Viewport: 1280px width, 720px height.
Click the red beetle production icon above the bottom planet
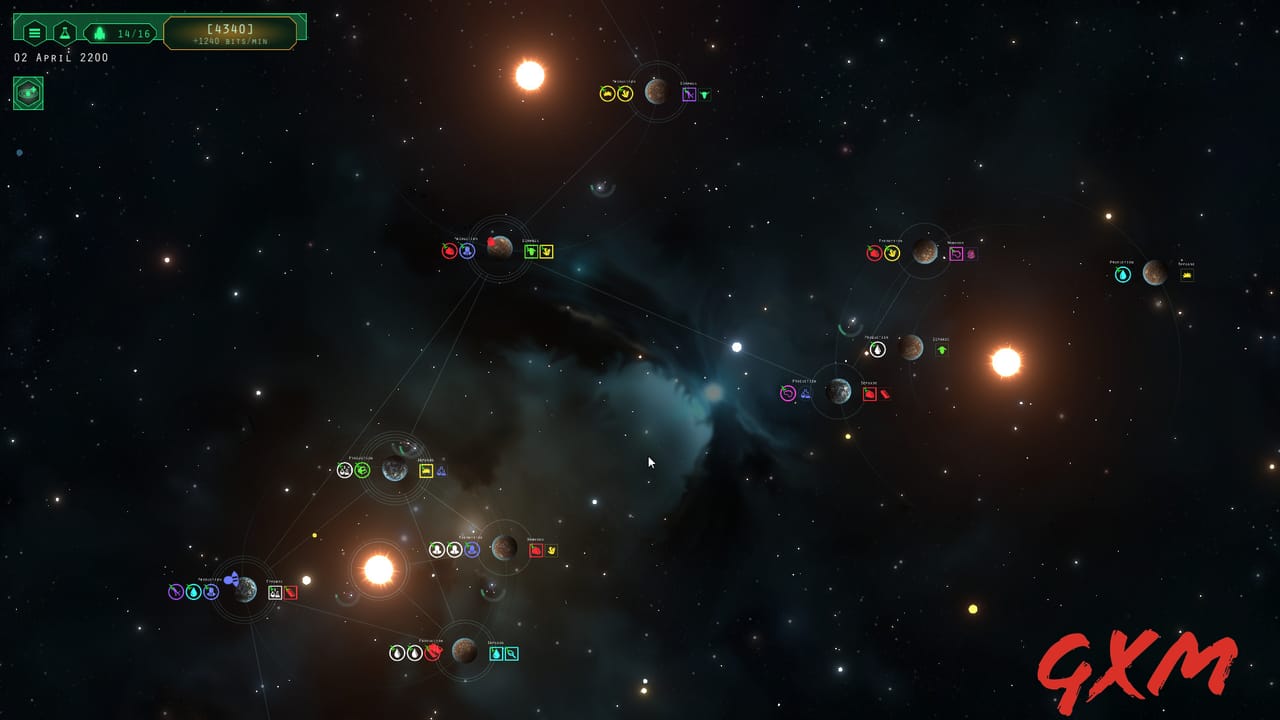coord(432,653)
